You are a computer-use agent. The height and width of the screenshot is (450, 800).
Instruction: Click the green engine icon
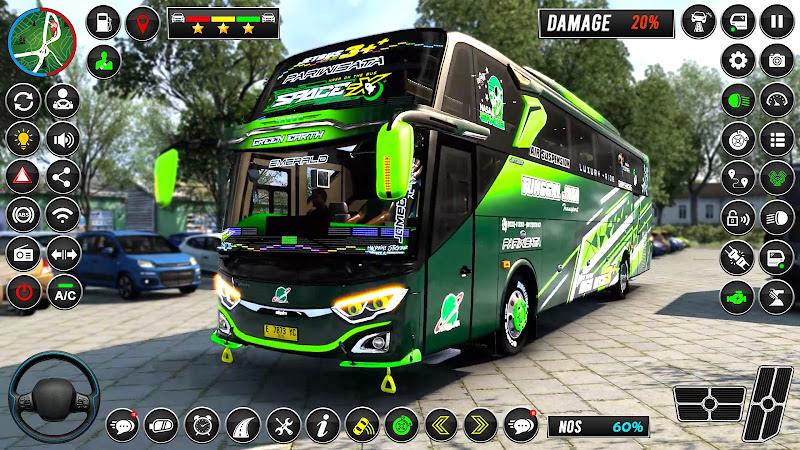[x=738, y=295]
